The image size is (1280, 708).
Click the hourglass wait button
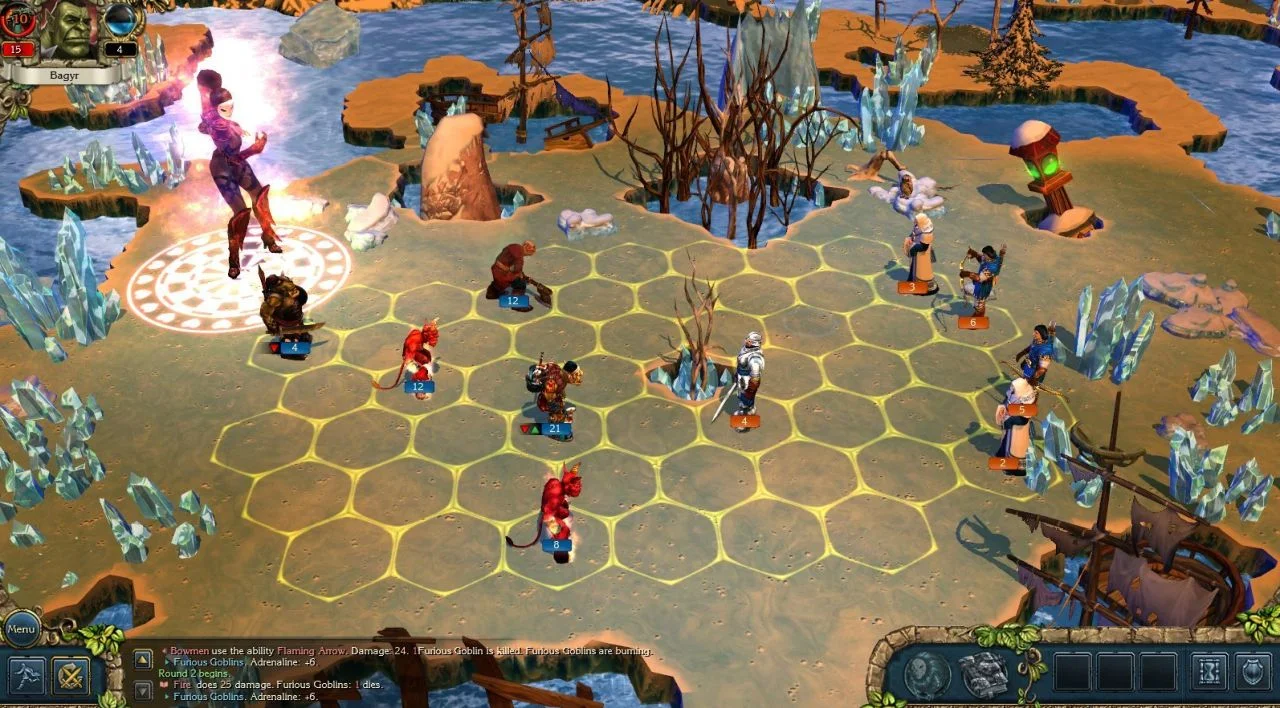[x=1208, y=672]
